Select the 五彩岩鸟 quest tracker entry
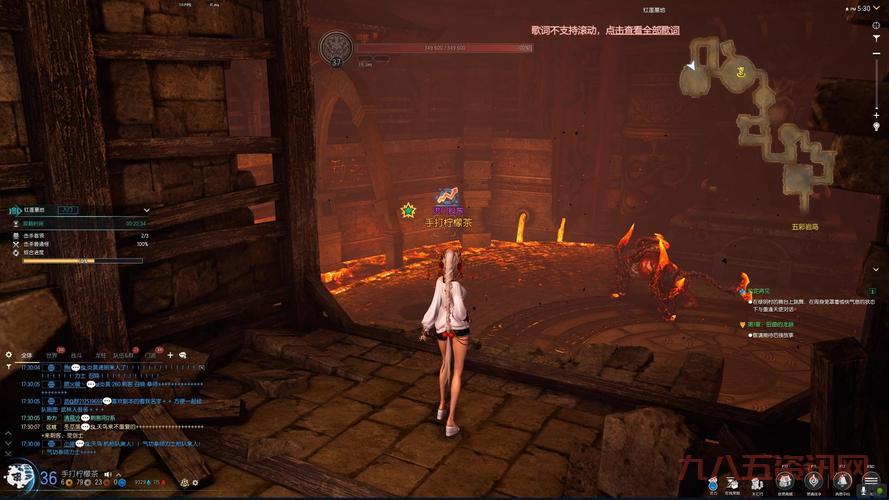This screenshot has width=889, height=500. [805, 227]
